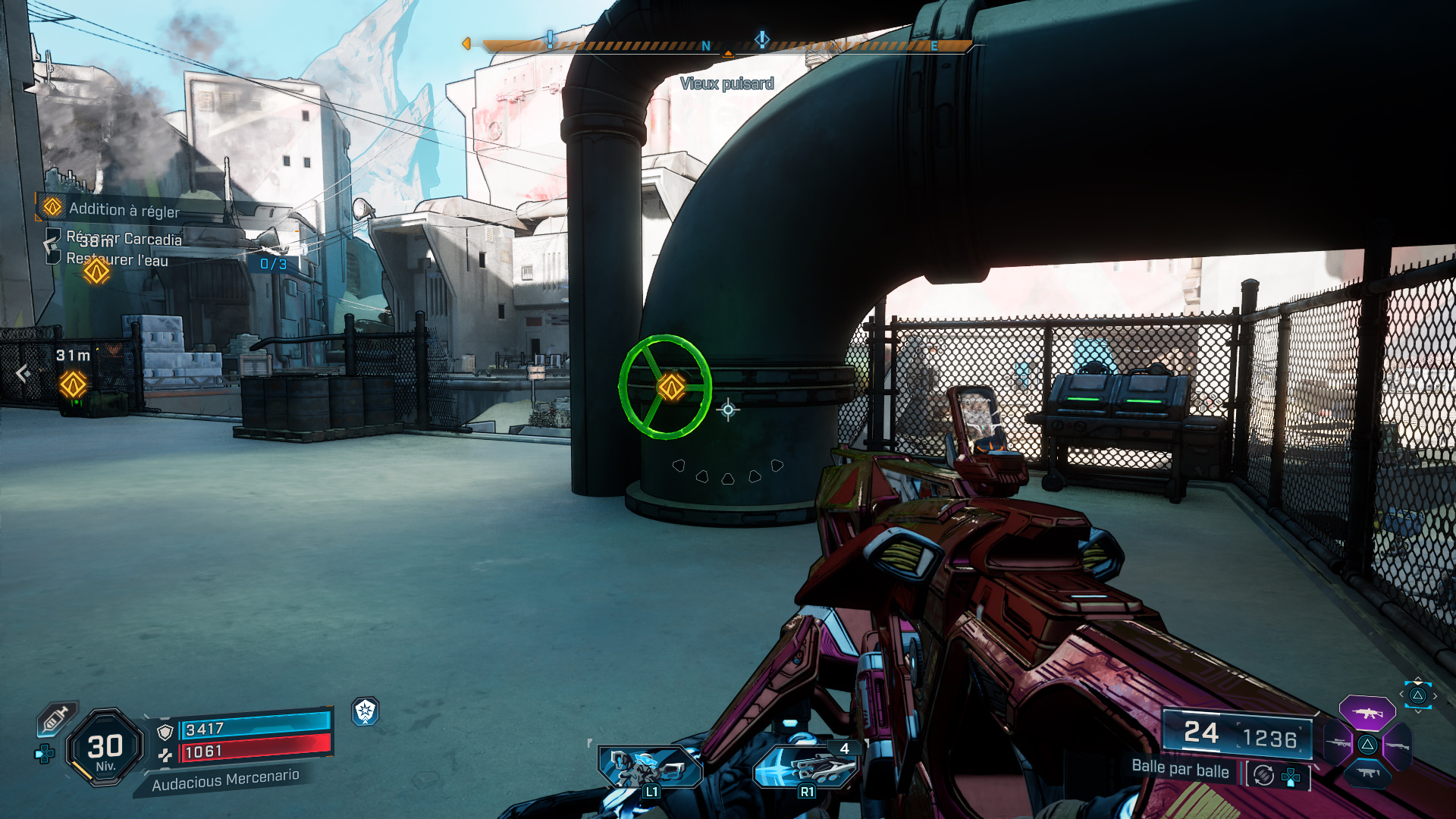The height and width of the screenshot is (819, 1456).
Task: Toggle the 'Balle par balle' fire mode
Action: point(1180,768)
